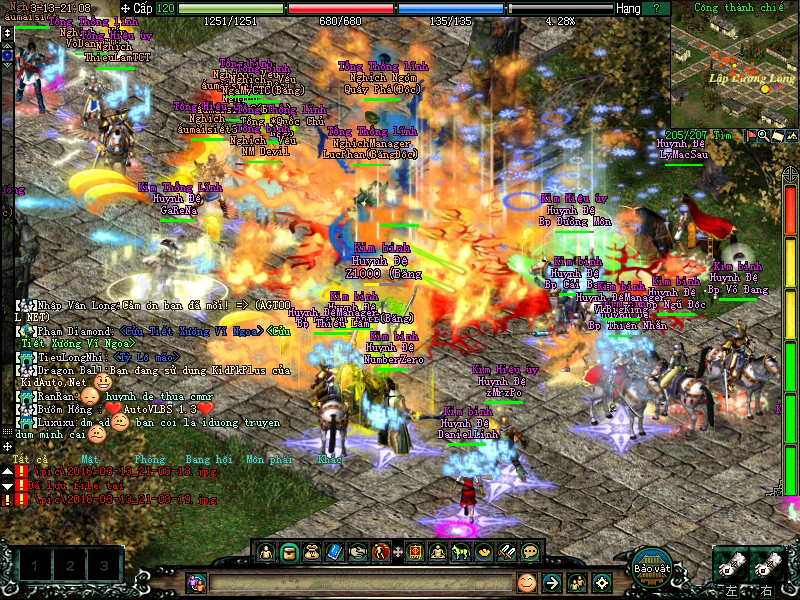Show the Môn phái chat channel
This screenshot has height=600, width=800.
tap(270, 460)
